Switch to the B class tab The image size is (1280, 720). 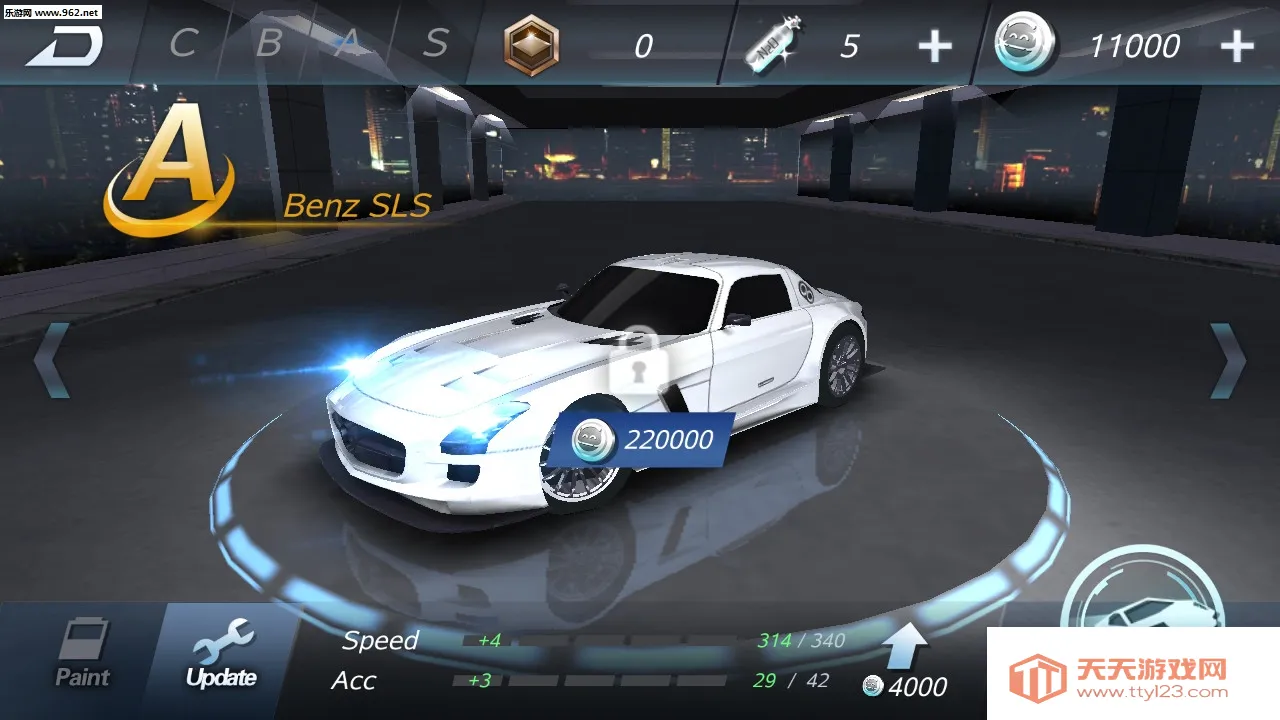(x=267, y=40)
